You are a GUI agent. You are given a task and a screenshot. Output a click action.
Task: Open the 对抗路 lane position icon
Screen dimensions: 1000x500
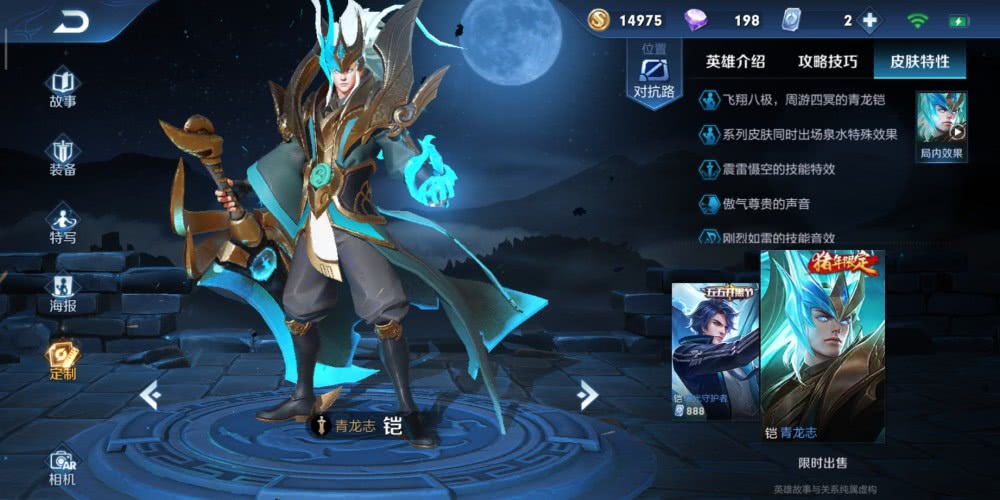click(x=654, y=77)
